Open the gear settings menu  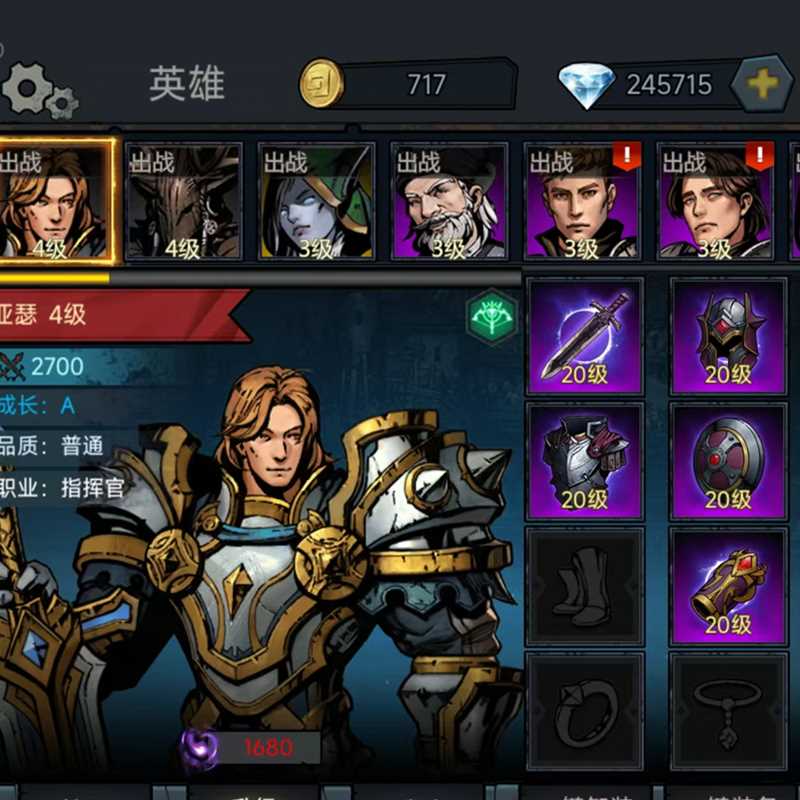(x=38, y=90)
